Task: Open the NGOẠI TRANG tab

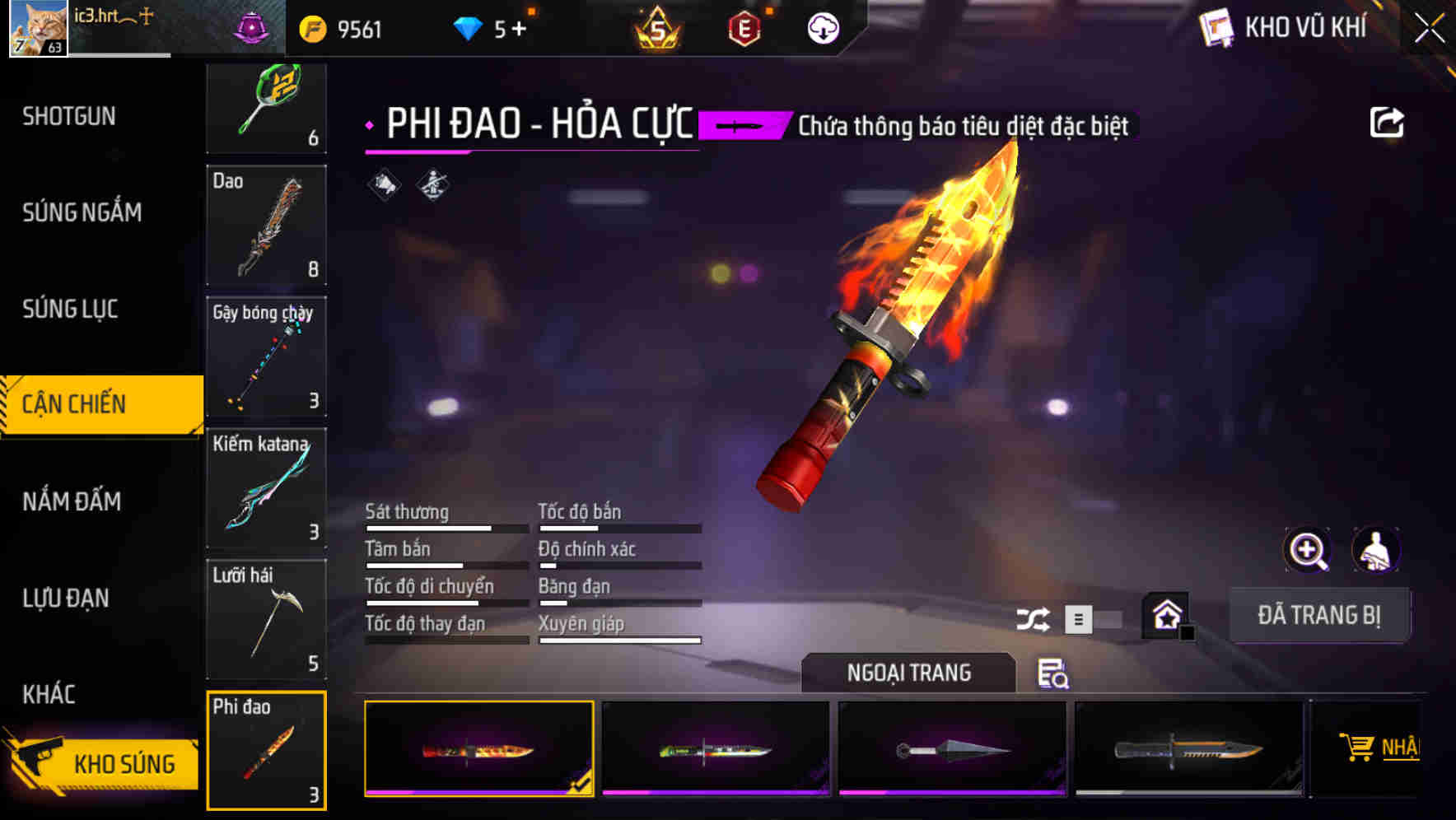Action: coord(908,672)
